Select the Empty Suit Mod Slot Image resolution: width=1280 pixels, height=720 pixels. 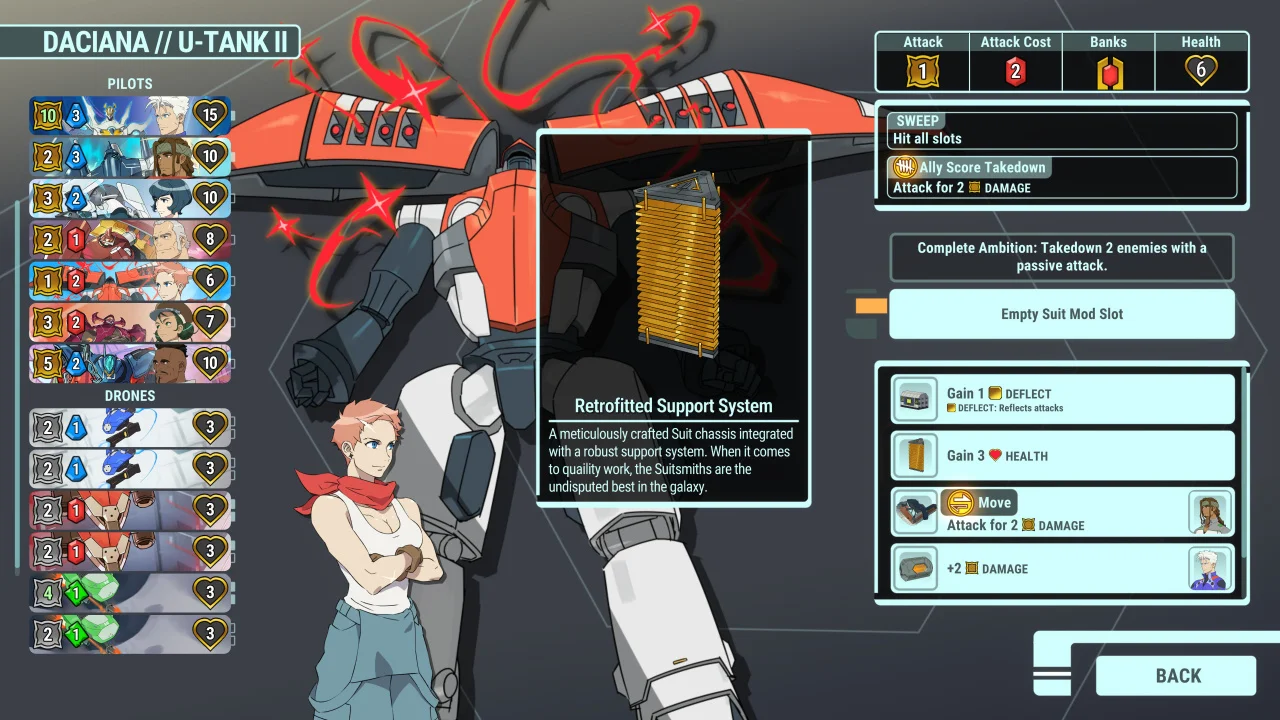pyautogui.click(x=1061, y=314)
